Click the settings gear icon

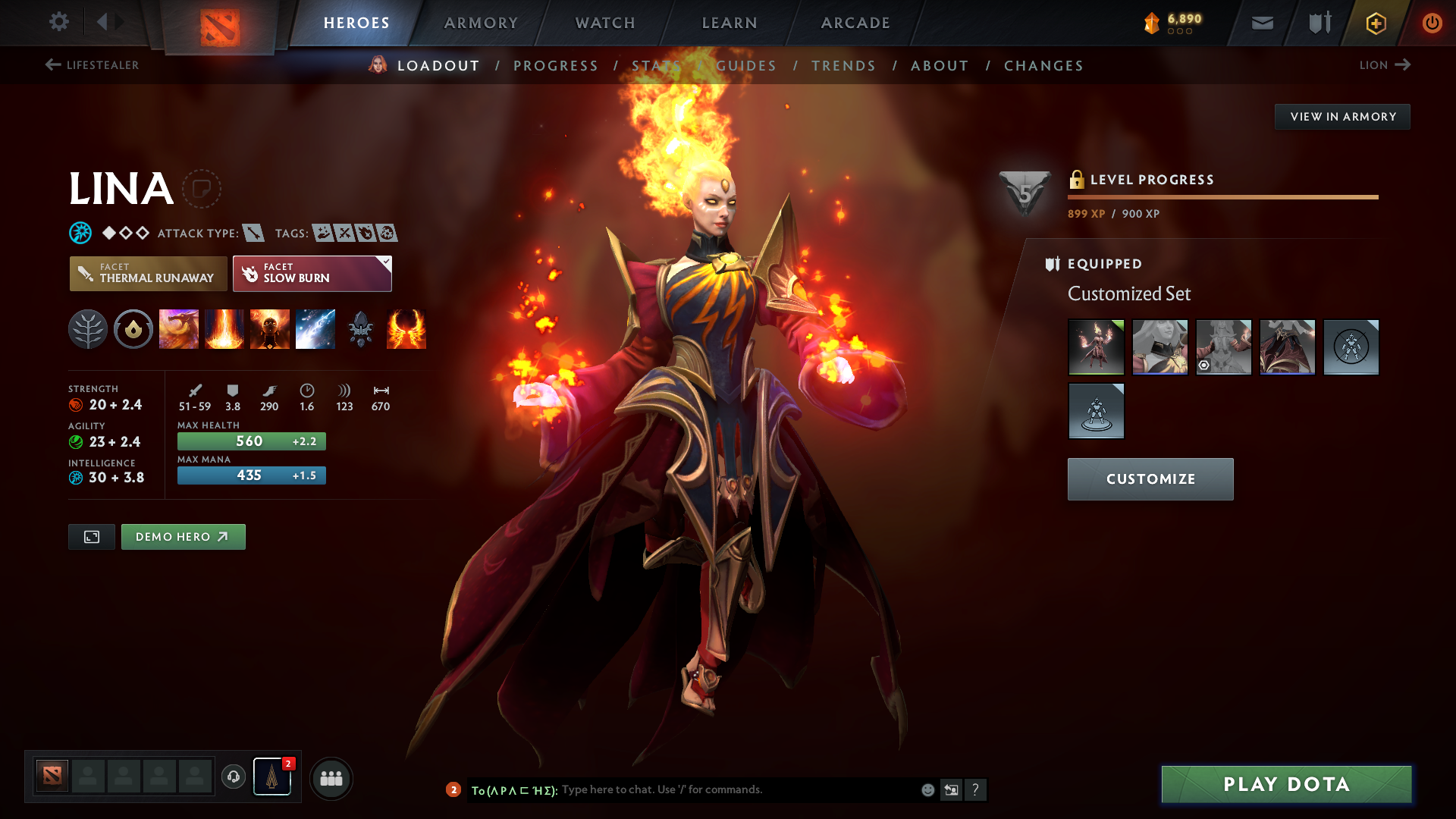click(x=59, y=22)
